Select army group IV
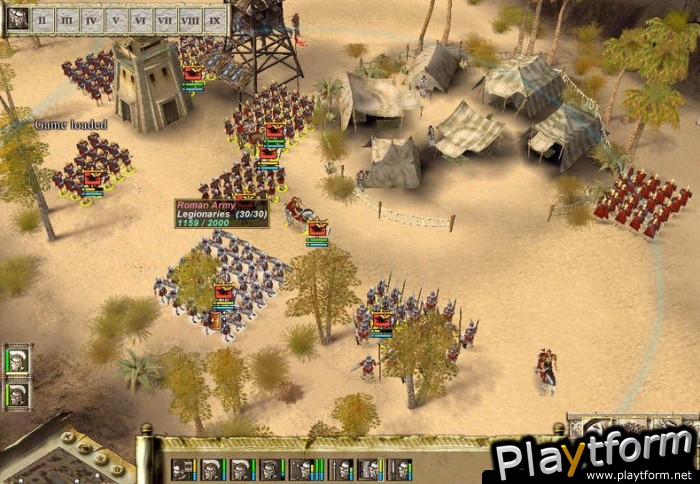The image size is (700, 484). point(92,18)
